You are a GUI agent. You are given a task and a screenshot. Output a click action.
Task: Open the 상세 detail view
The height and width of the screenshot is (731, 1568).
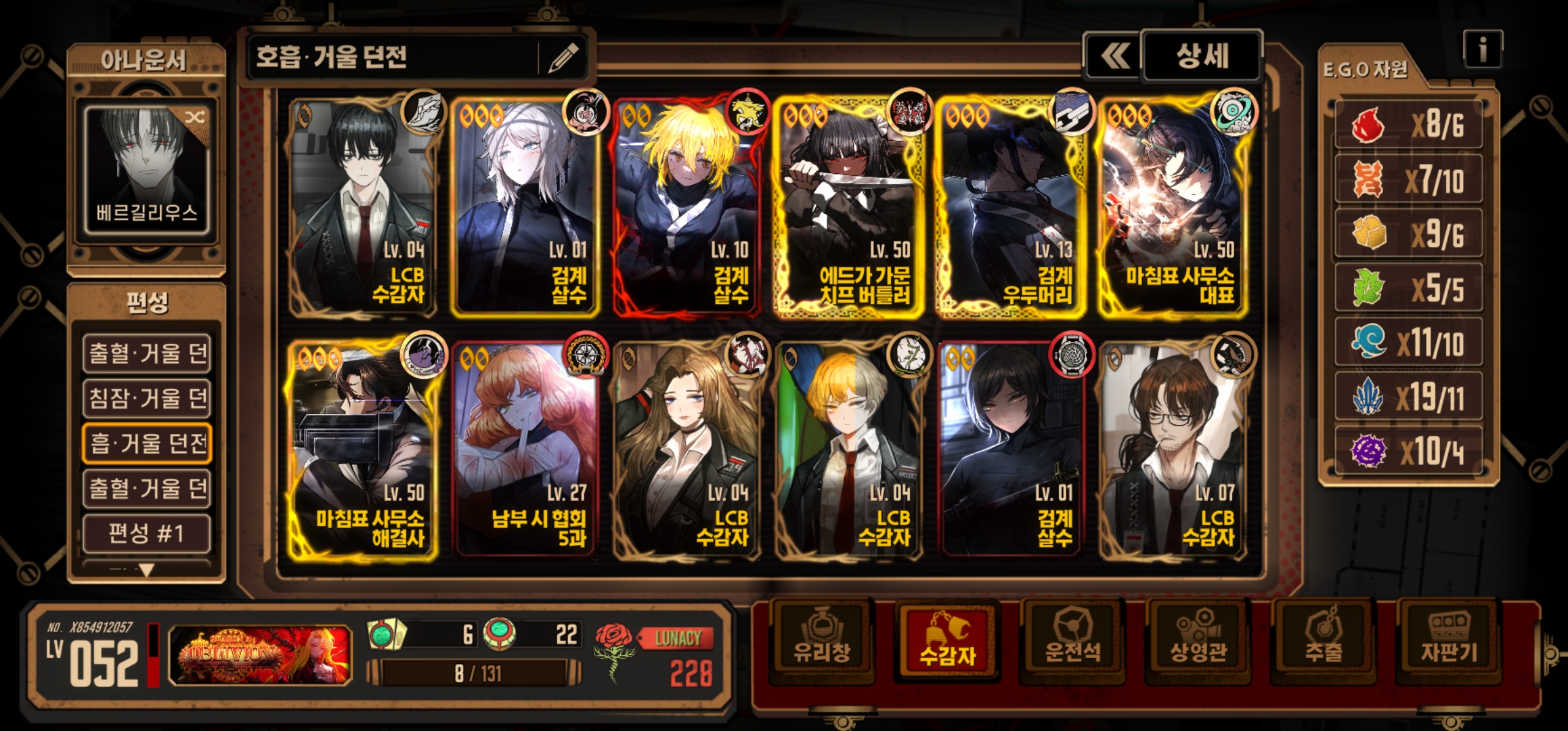click(x=1202, y=56)
